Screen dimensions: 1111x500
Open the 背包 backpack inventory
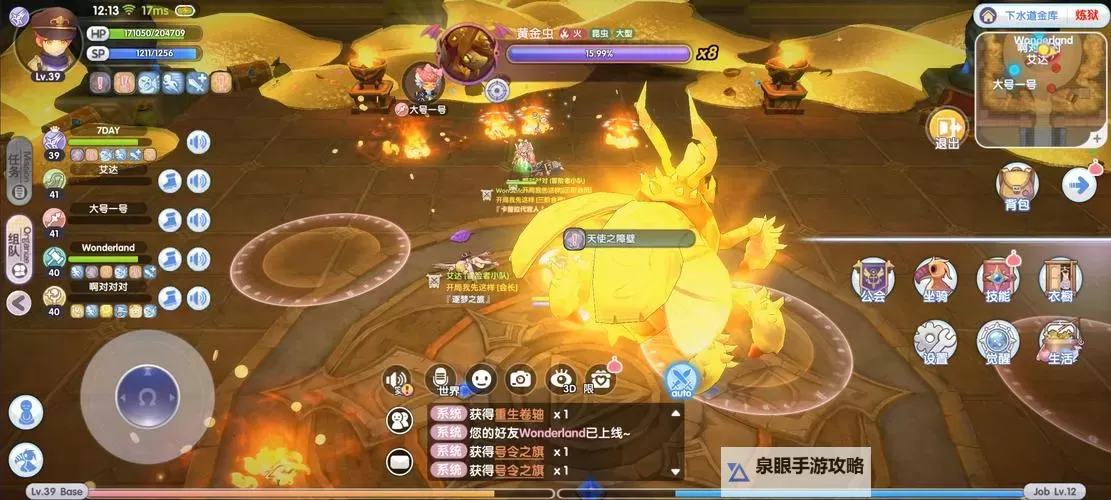coord(1017,184)
